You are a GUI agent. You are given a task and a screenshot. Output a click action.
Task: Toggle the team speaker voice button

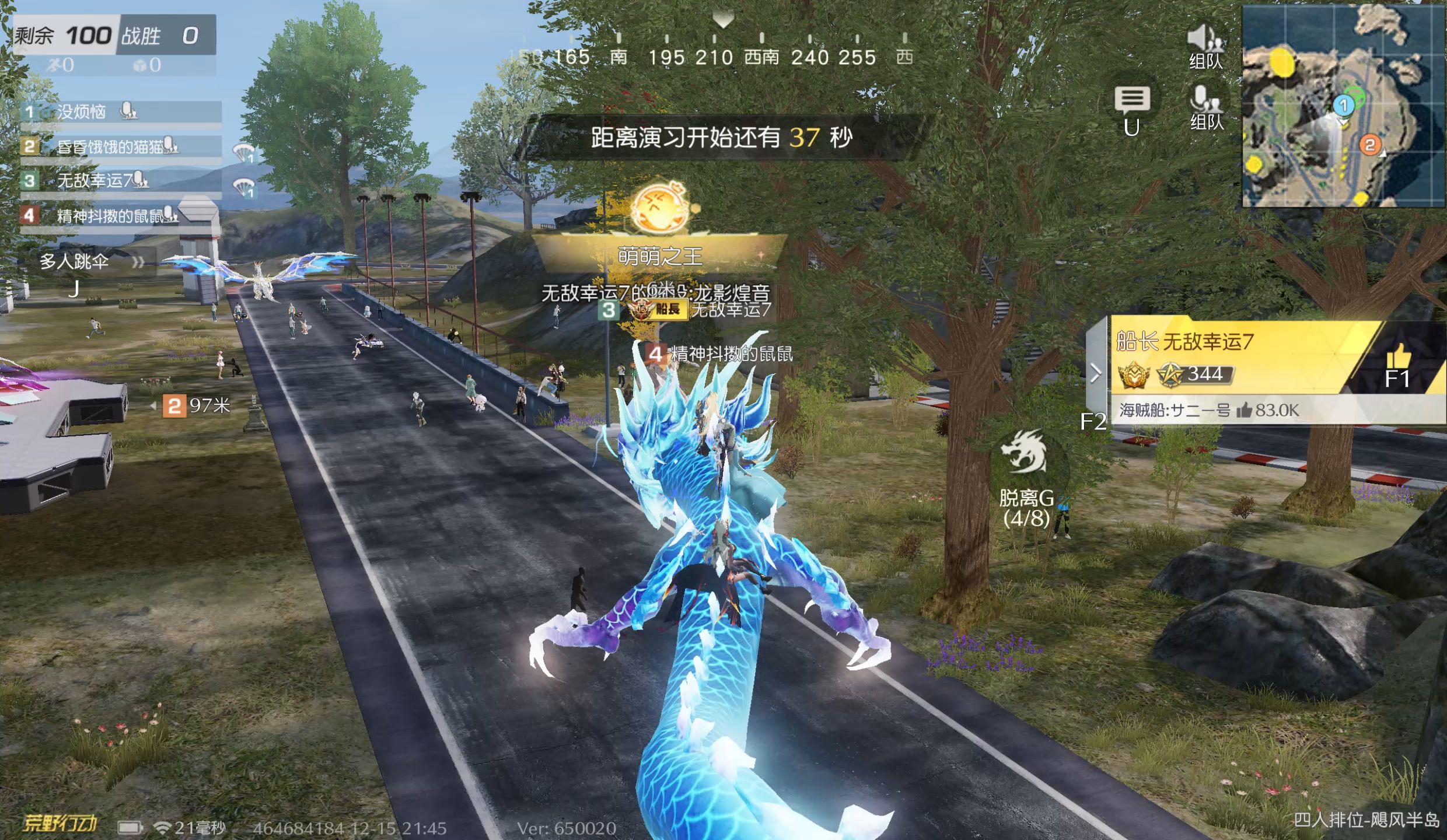click(x=1204, y=47)
